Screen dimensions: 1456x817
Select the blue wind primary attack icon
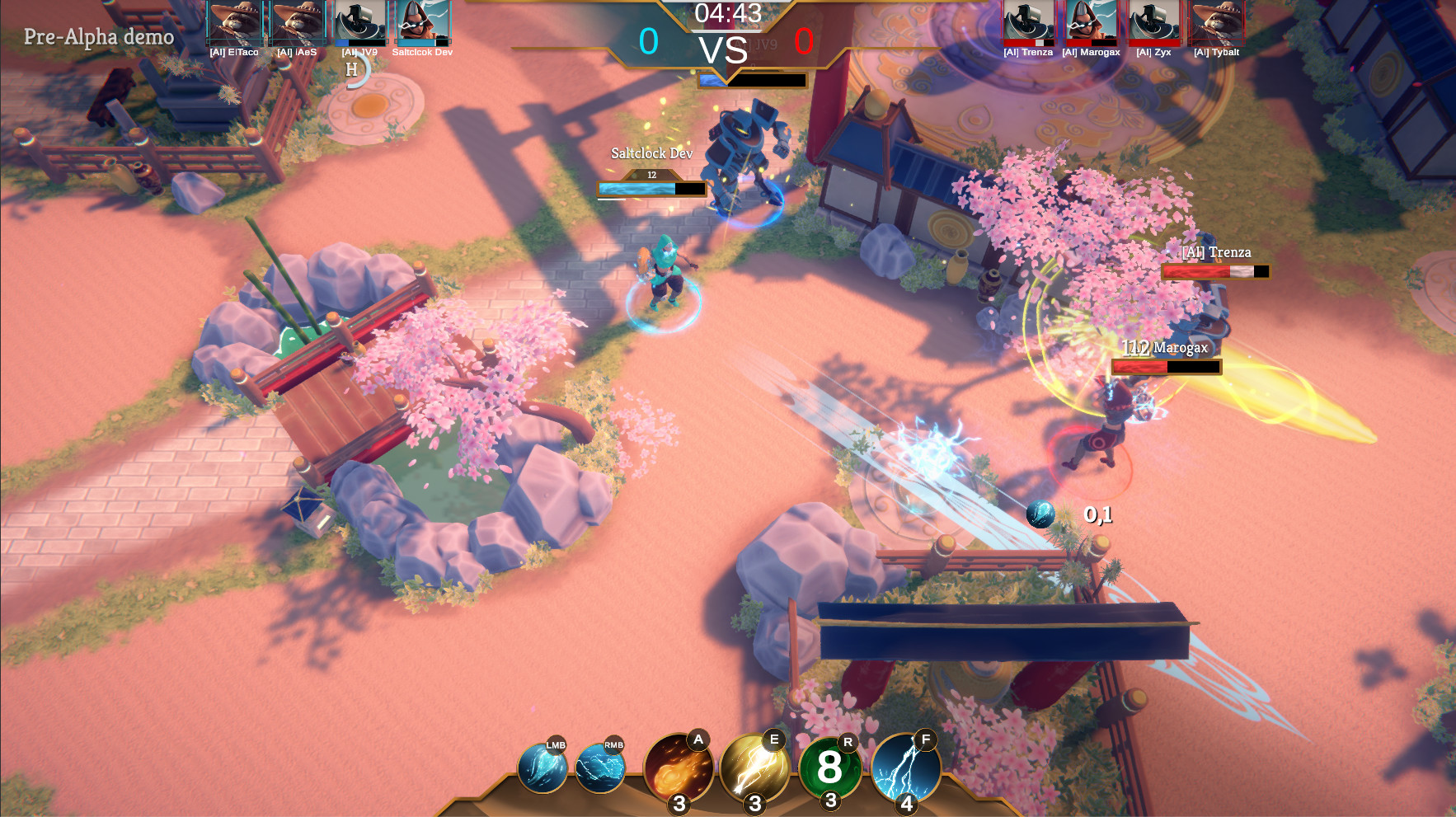point(542,768)
